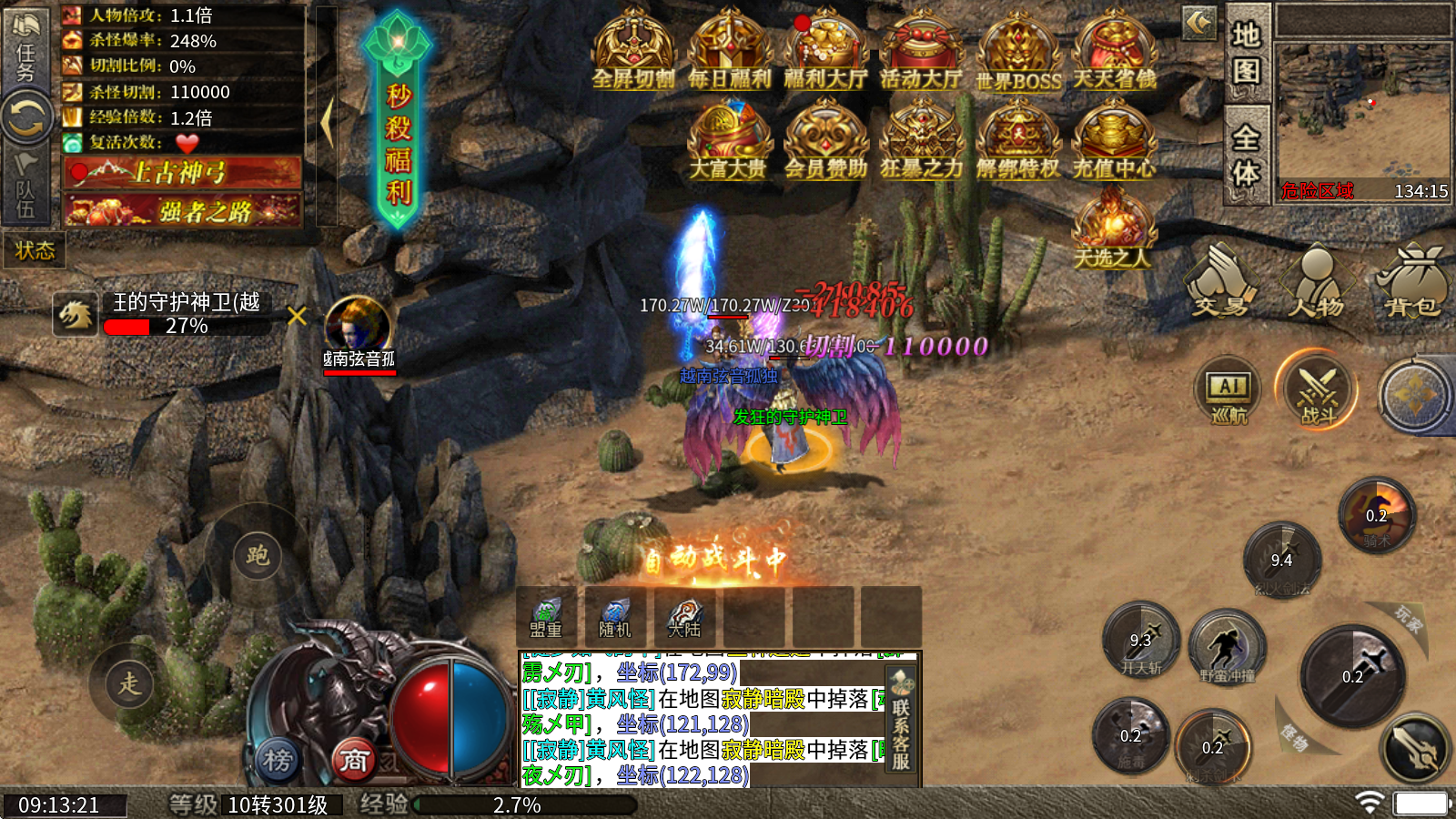The height and width of the screenshot is (819, 1456).
Task: Open the 上古神弓 banner
Action: (182, 172)
